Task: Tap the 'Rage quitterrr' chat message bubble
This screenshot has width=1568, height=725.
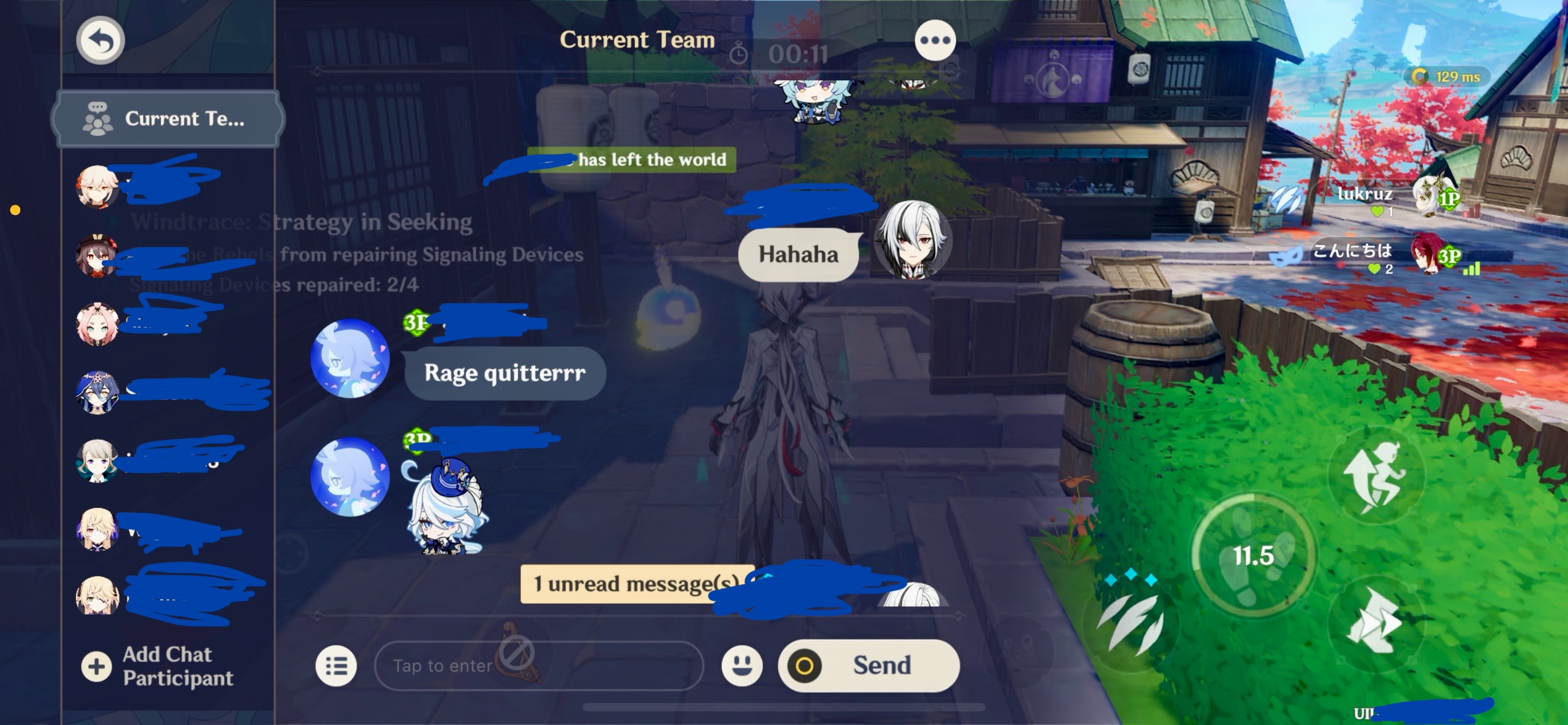Action: click(504, 373)
